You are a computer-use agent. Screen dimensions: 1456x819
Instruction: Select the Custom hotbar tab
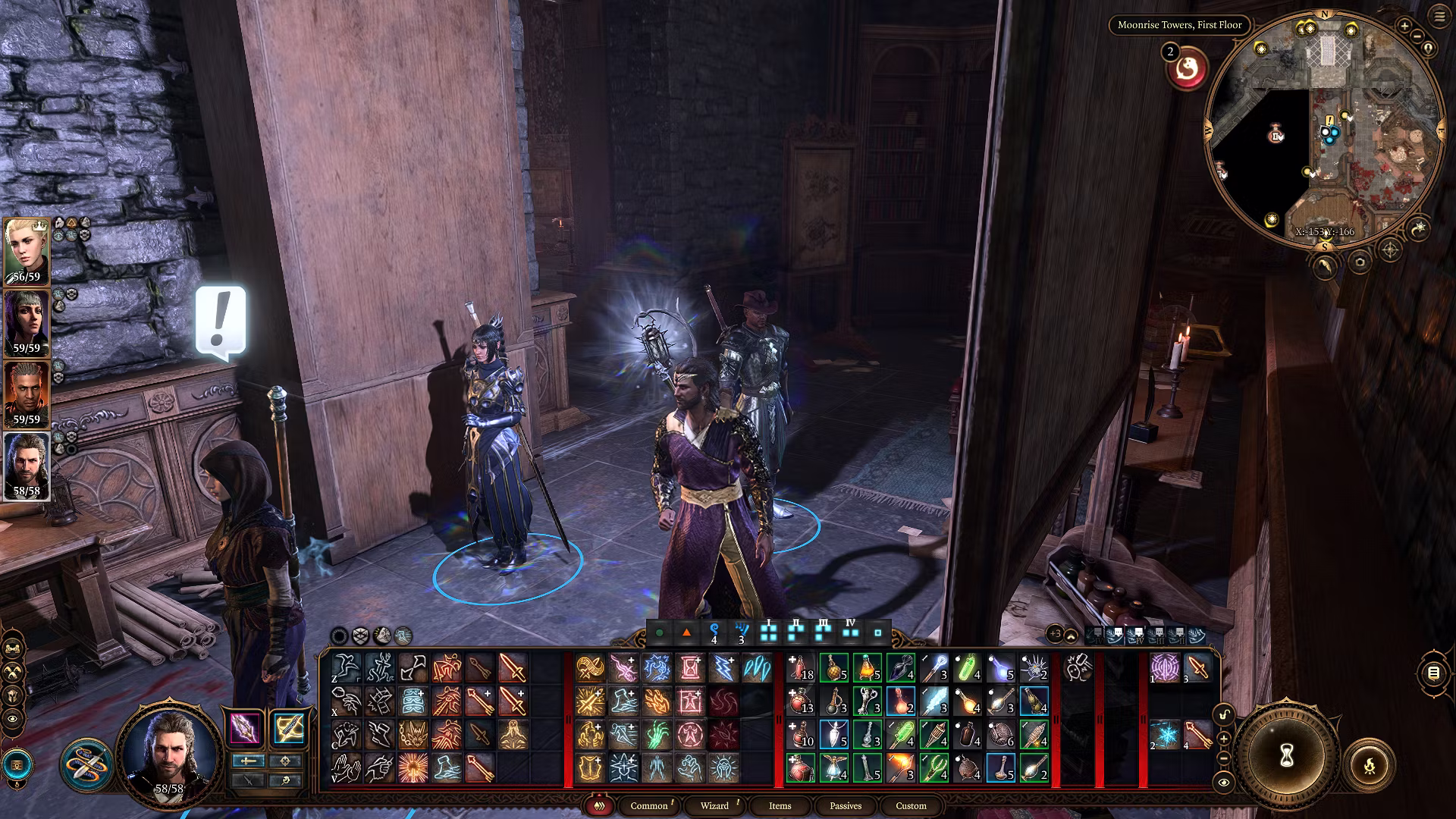(x=911, y=805)
